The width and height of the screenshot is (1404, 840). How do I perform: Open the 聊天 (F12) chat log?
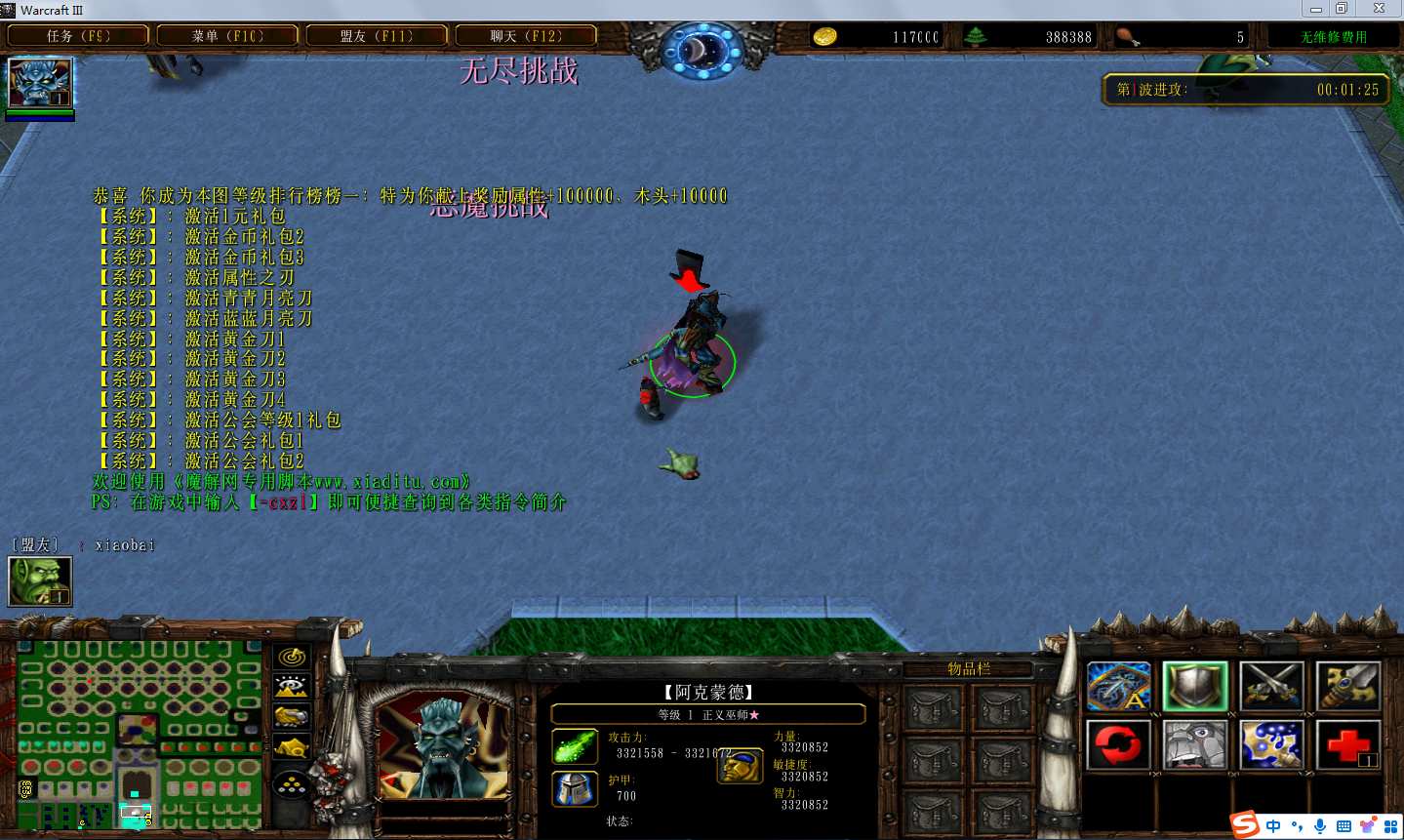pos(526,36)
